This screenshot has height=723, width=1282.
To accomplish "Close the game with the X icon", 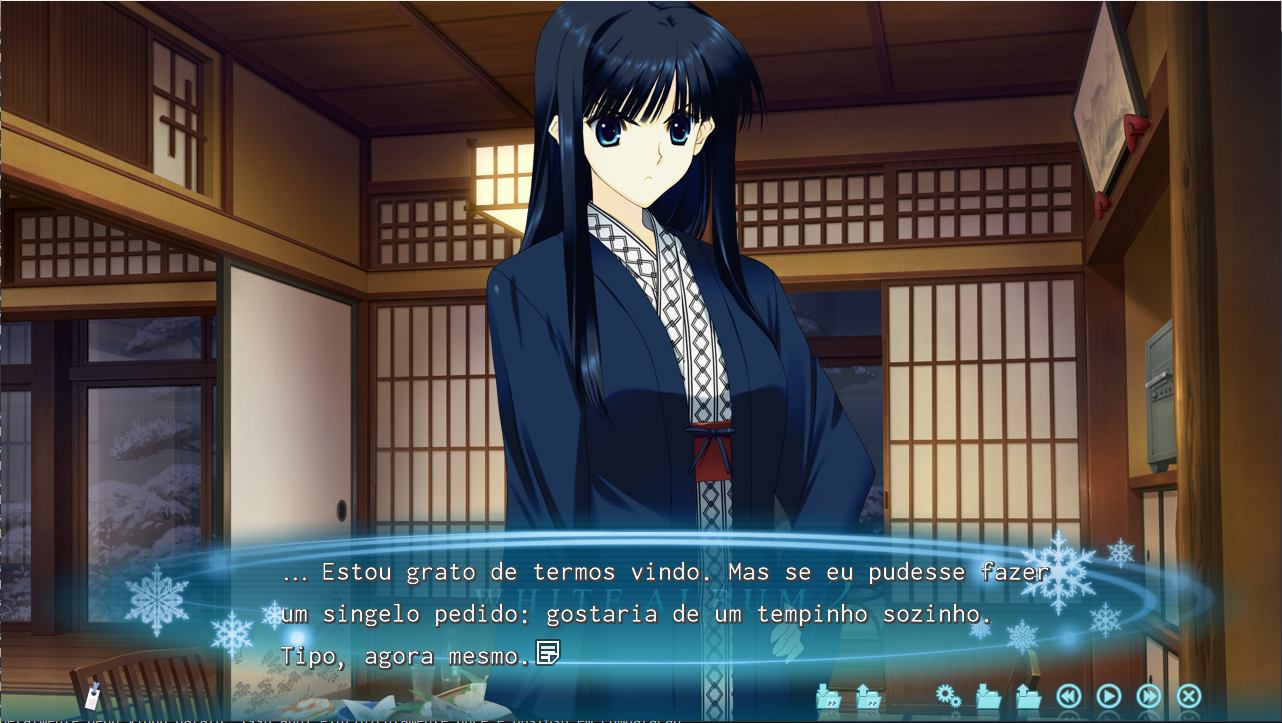I will tap(1187, 695).
